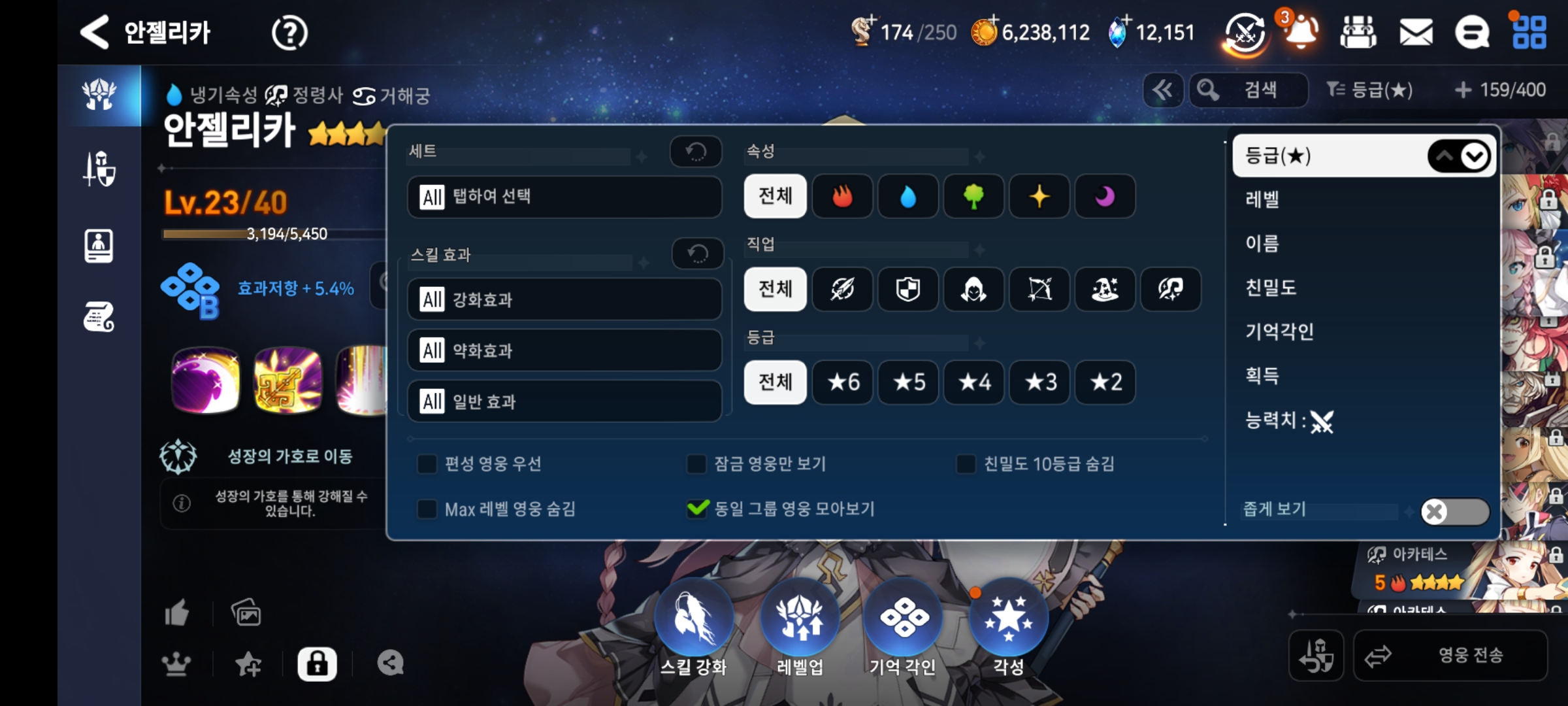Open the notification bell with badge 3

1299,31
